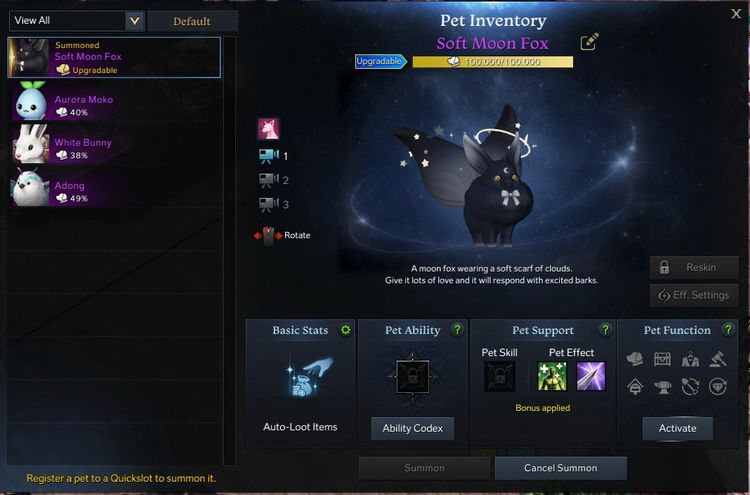Select the Adong pet row
Viewport: 750px width, 495px height.
point(114,191)
